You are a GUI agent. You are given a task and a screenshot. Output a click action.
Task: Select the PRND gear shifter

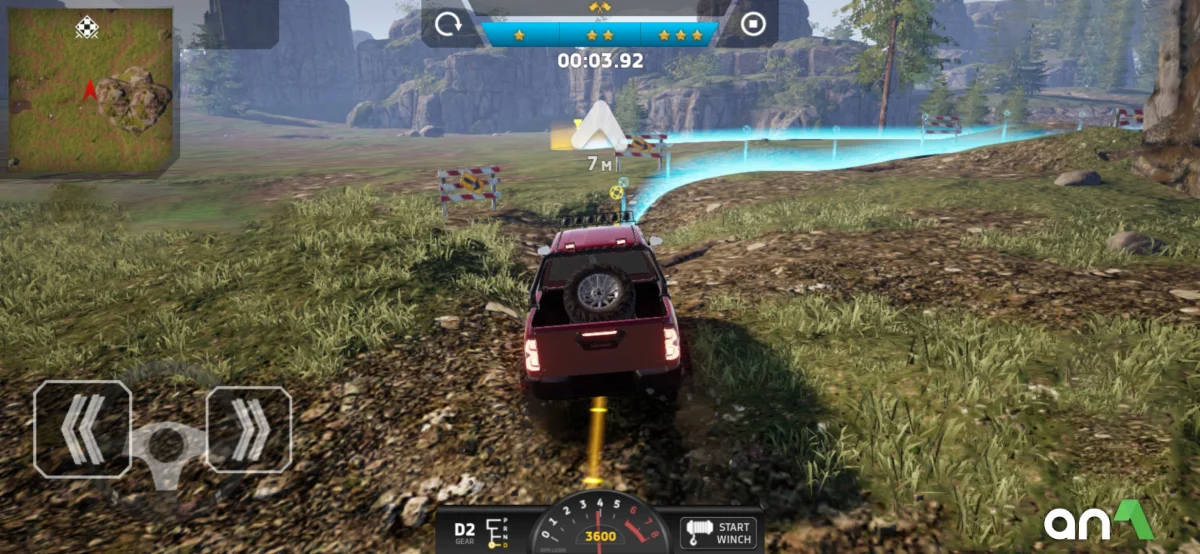point(497,532)
